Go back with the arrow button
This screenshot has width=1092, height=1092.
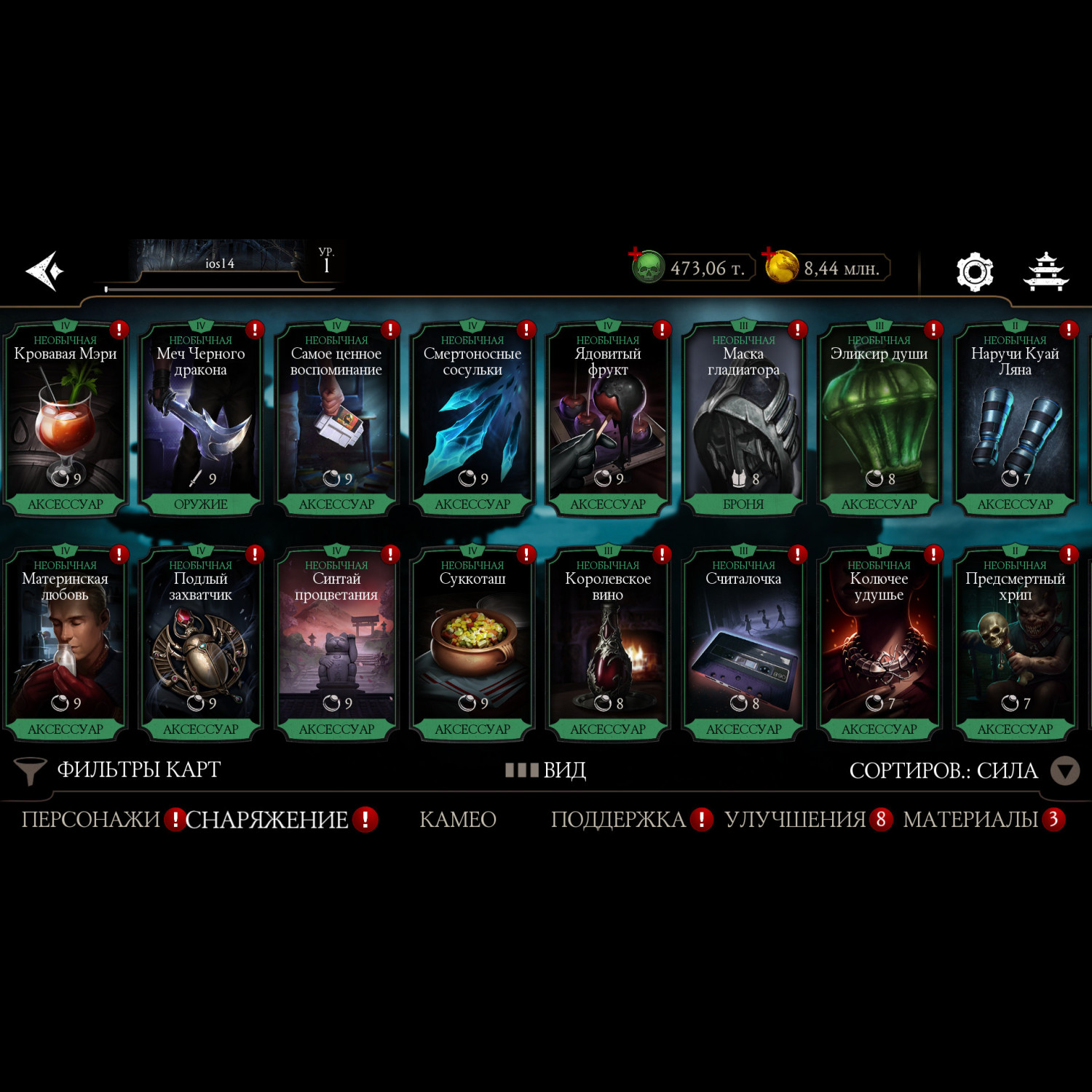click(45, 272)
